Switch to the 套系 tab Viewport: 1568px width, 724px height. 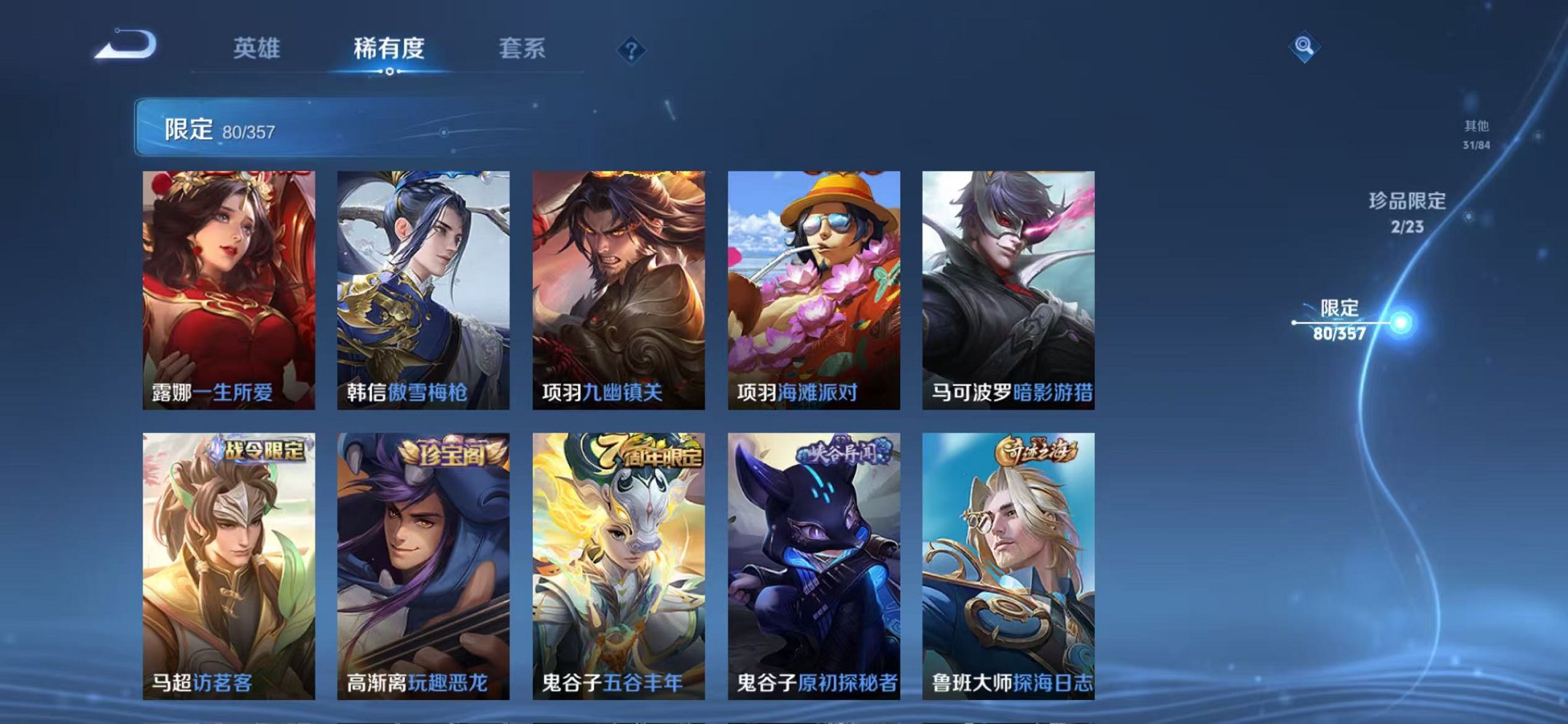click(x=522, y=46)
